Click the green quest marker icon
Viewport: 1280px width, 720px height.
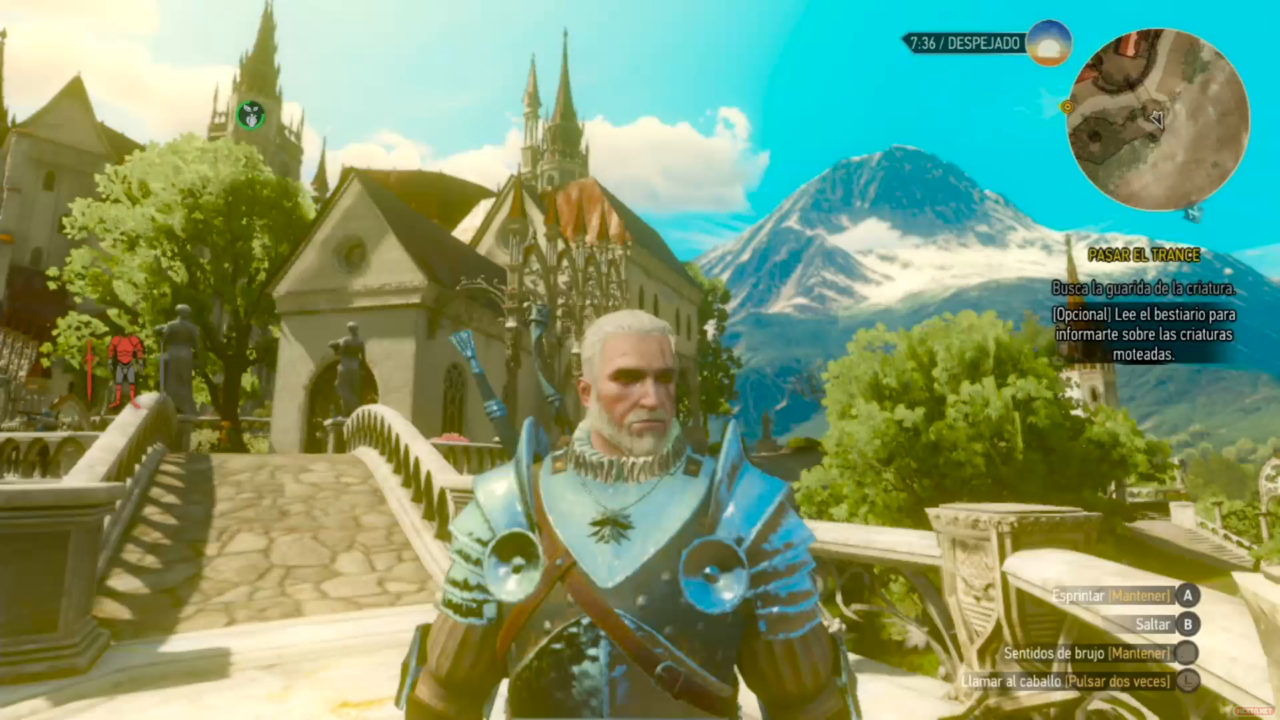coord(250,115)
